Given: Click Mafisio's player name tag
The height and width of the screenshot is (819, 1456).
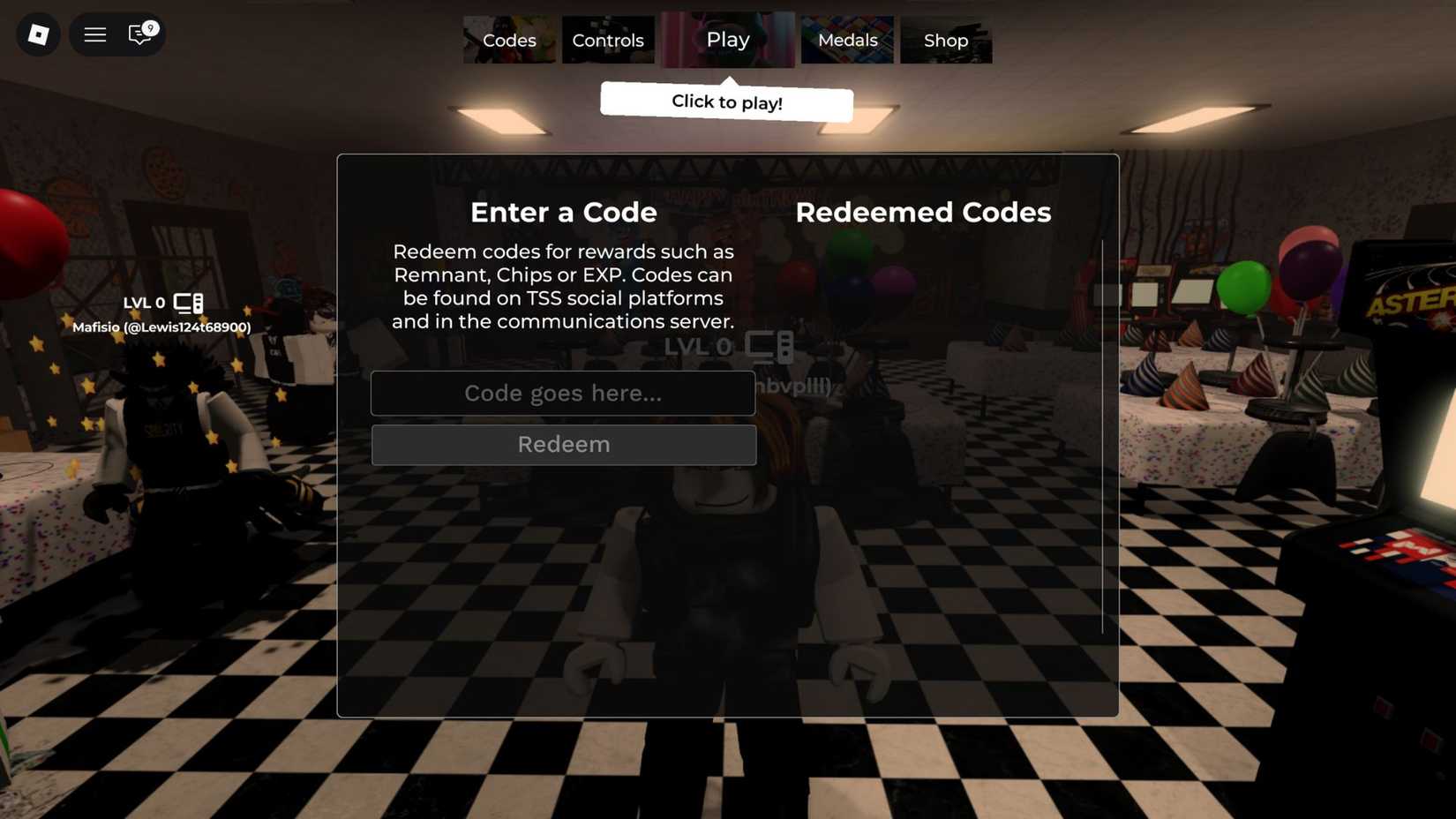Looking at the screenshot, I should [161, 327].
